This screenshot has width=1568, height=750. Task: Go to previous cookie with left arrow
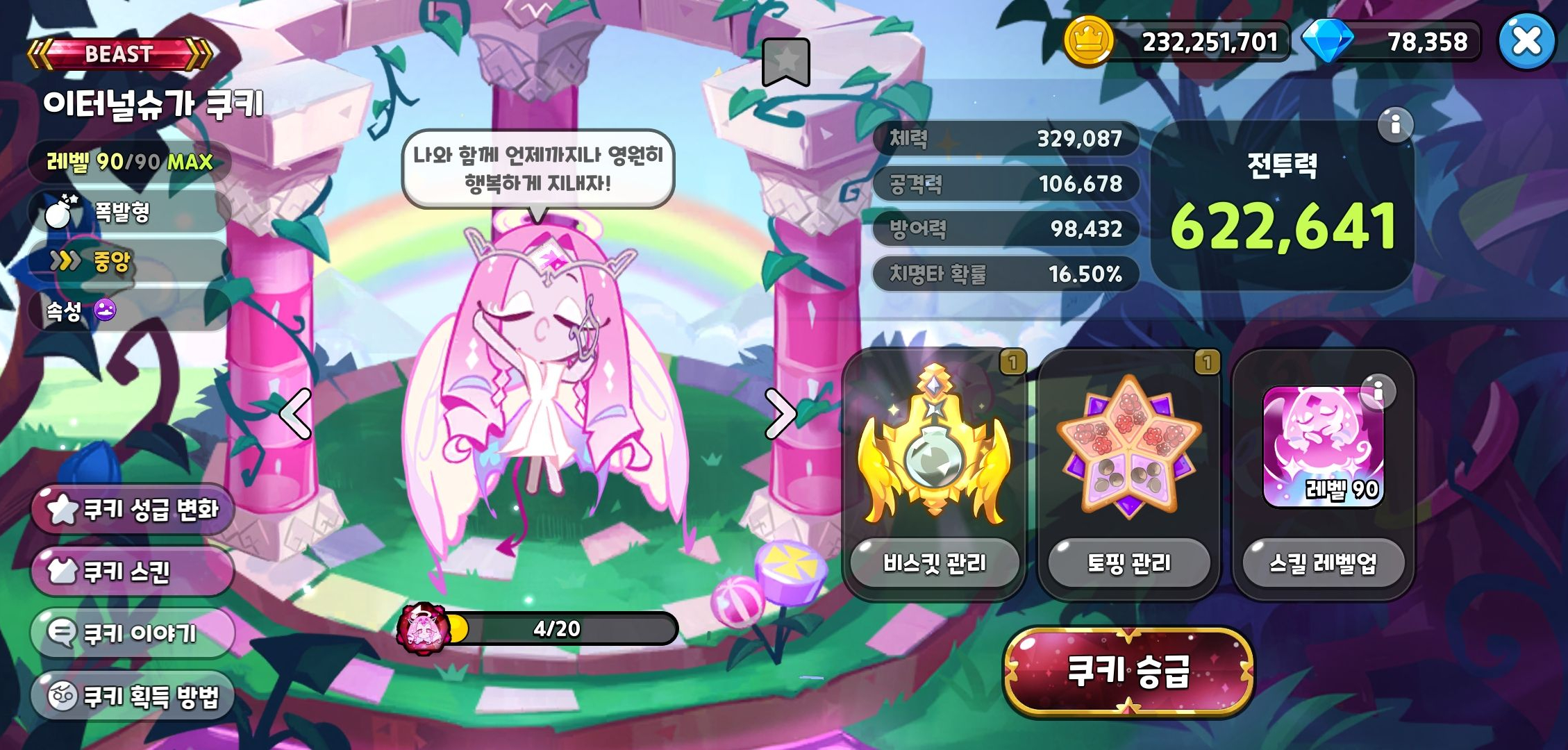[x=294, y=413]
